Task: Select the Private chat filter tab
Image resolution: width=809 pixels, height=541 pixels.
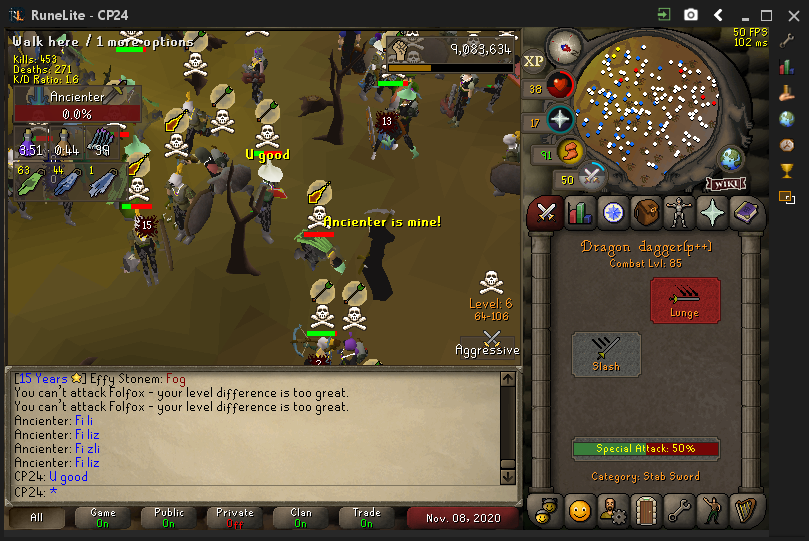Action: coord(235,518)
